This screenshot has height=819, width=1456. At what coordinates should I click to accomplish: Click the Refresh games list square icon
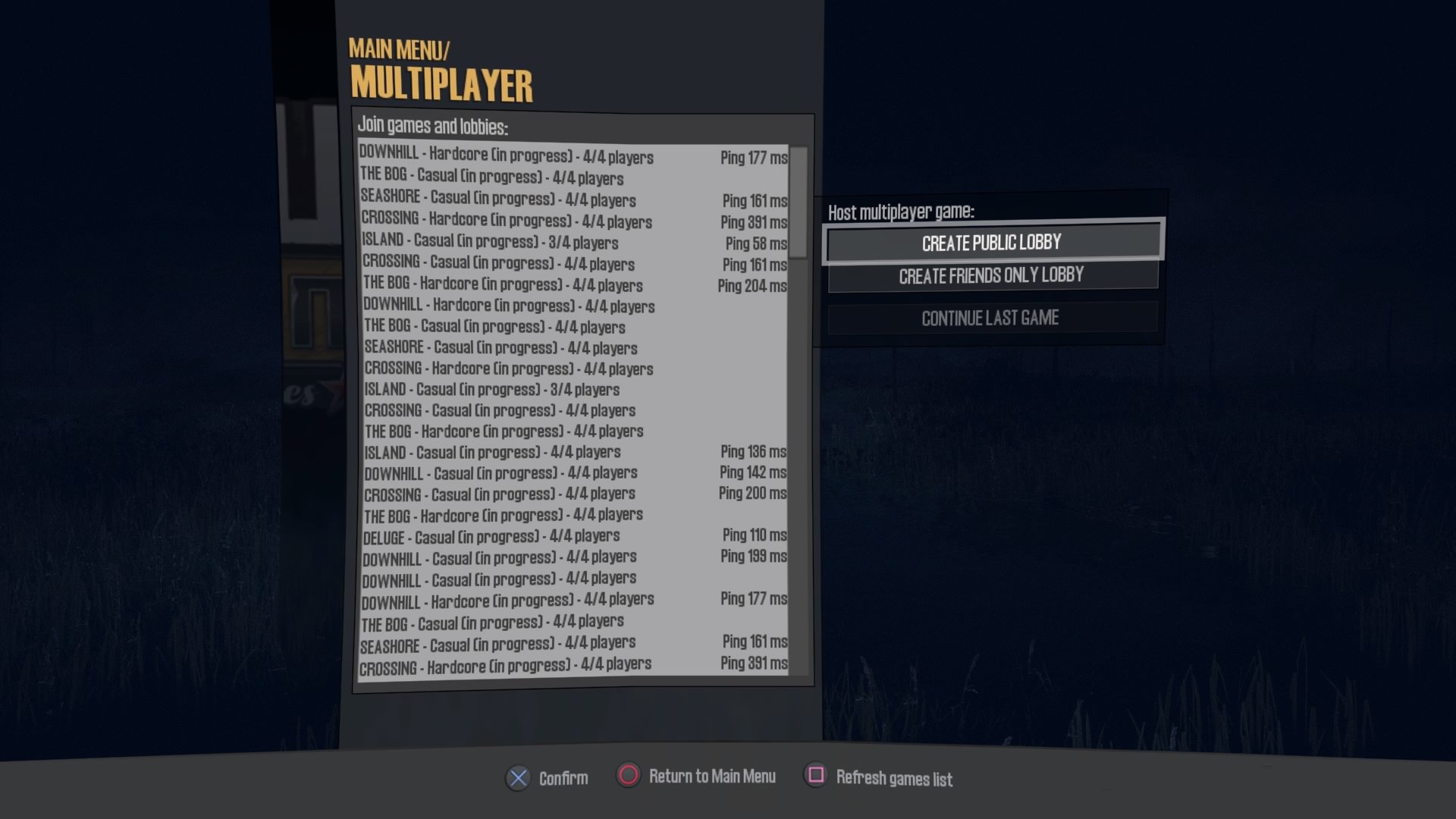coord(814,776)
